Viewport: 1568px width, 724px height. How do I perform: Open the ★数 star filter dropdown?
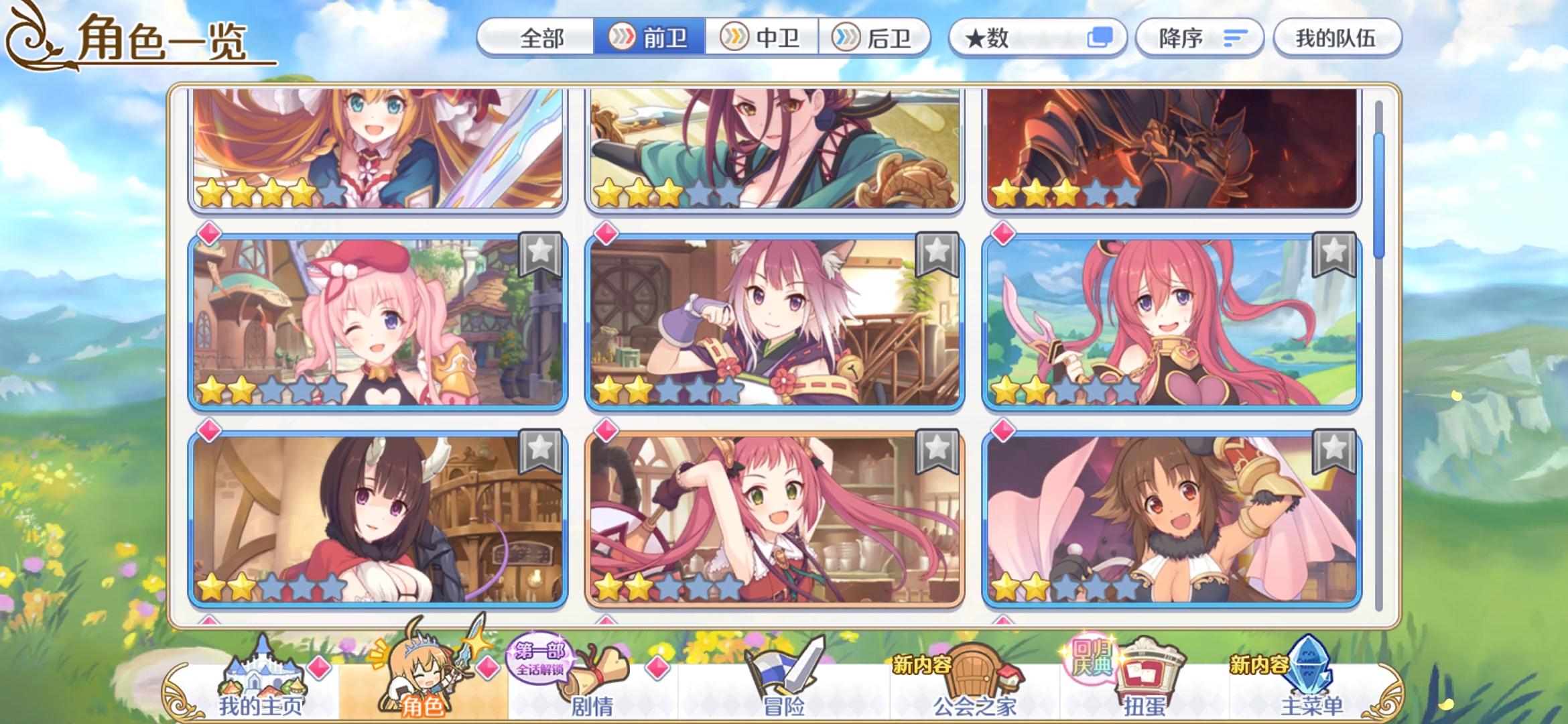tap(1005, 38)
